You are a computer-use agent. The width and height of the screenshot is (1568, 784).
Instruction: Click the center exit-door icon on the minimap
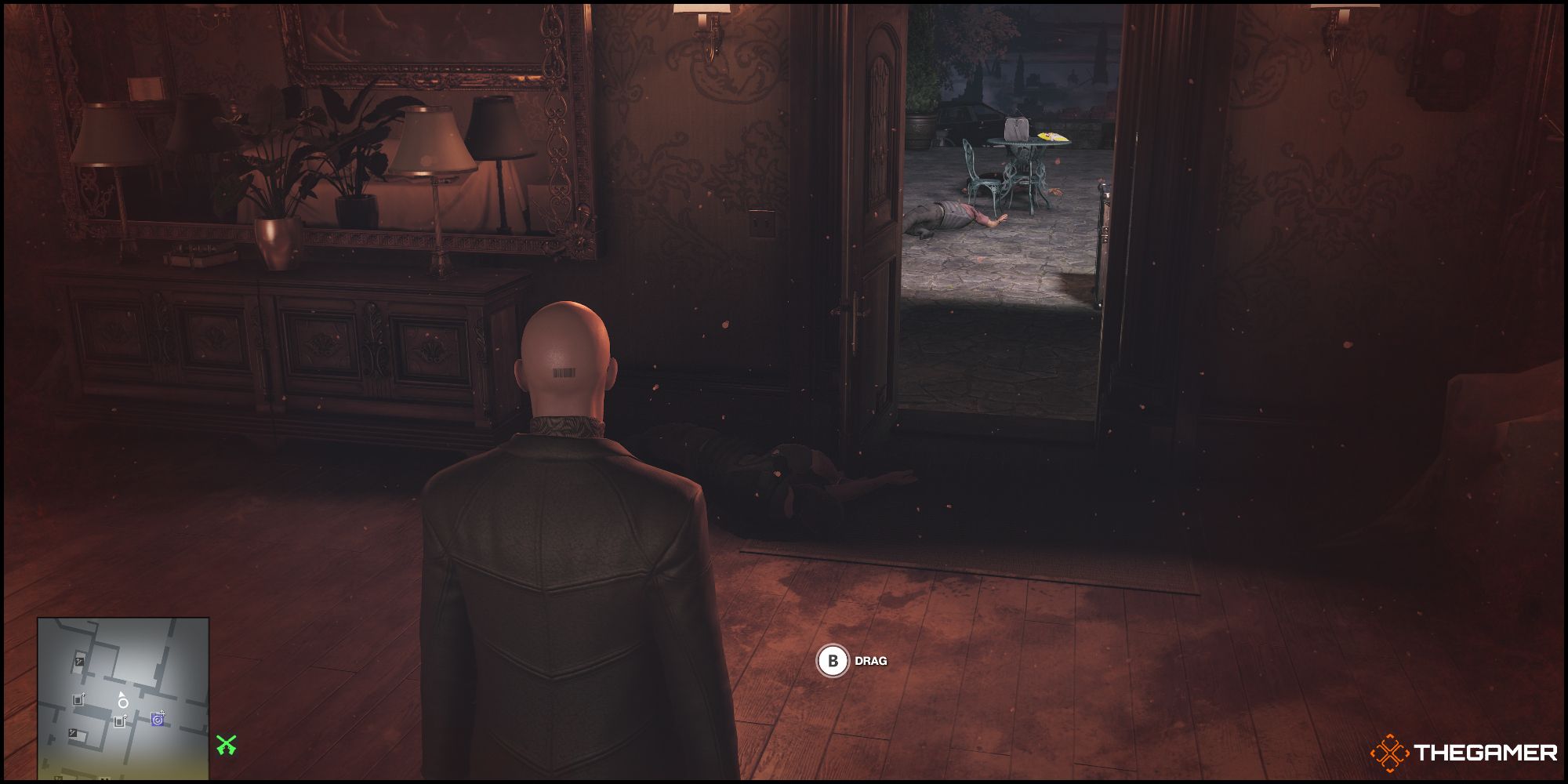coord(120,720)
